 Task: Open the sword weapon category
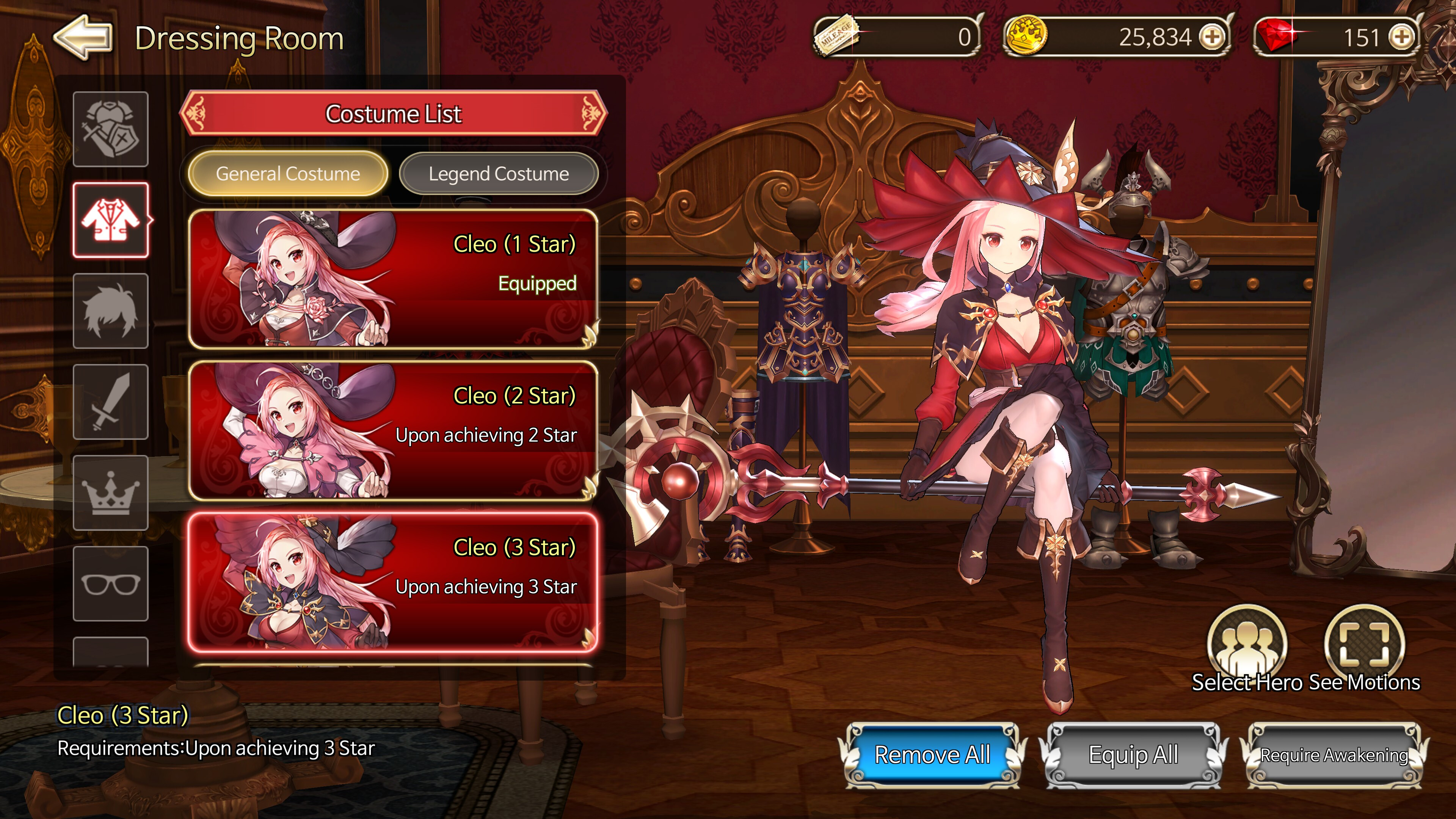111,402
